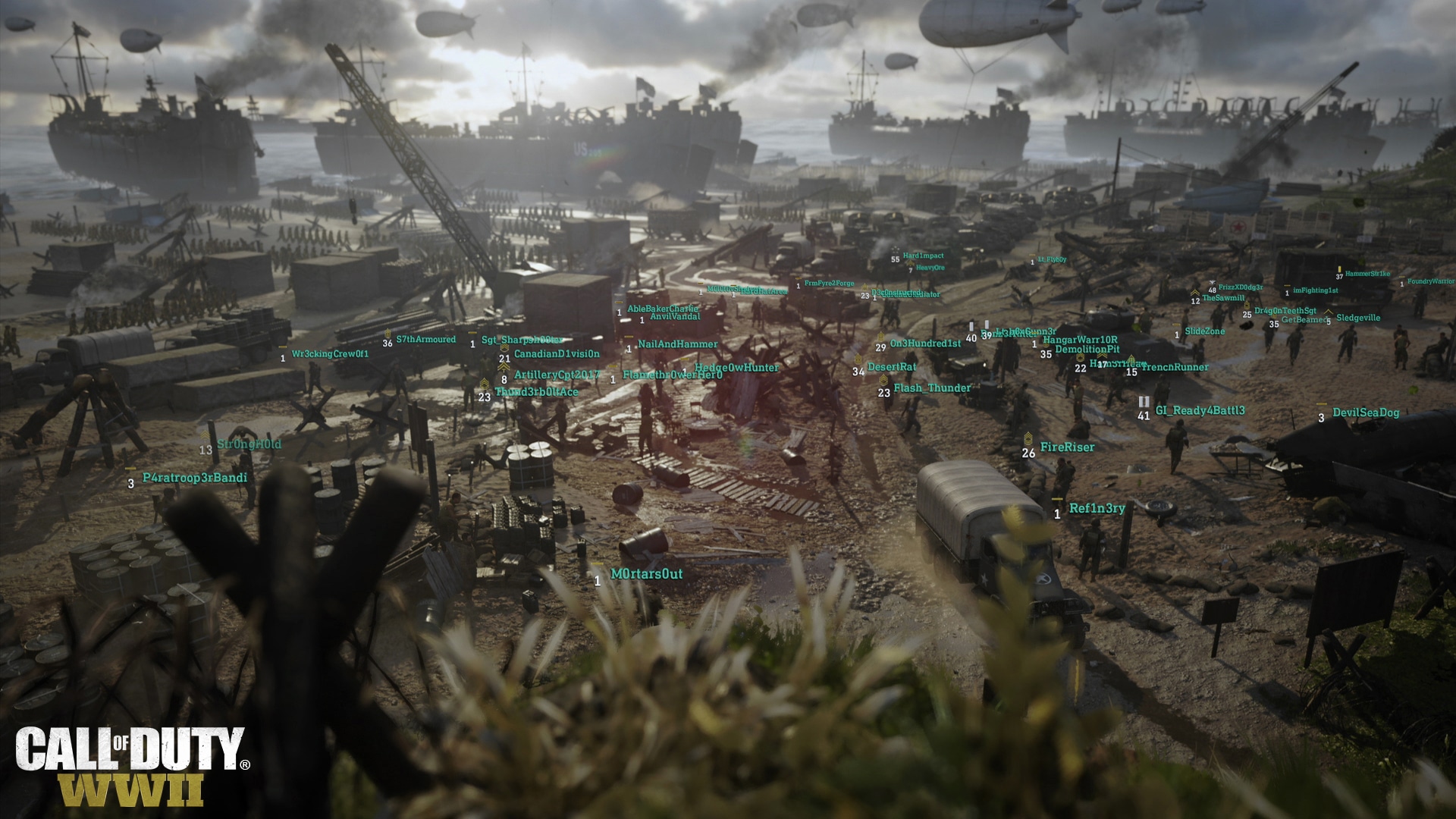Select FireRiser's master sergeant insignia
The height and width of the screenshot is (819, 1456).
pos(1029,439)
